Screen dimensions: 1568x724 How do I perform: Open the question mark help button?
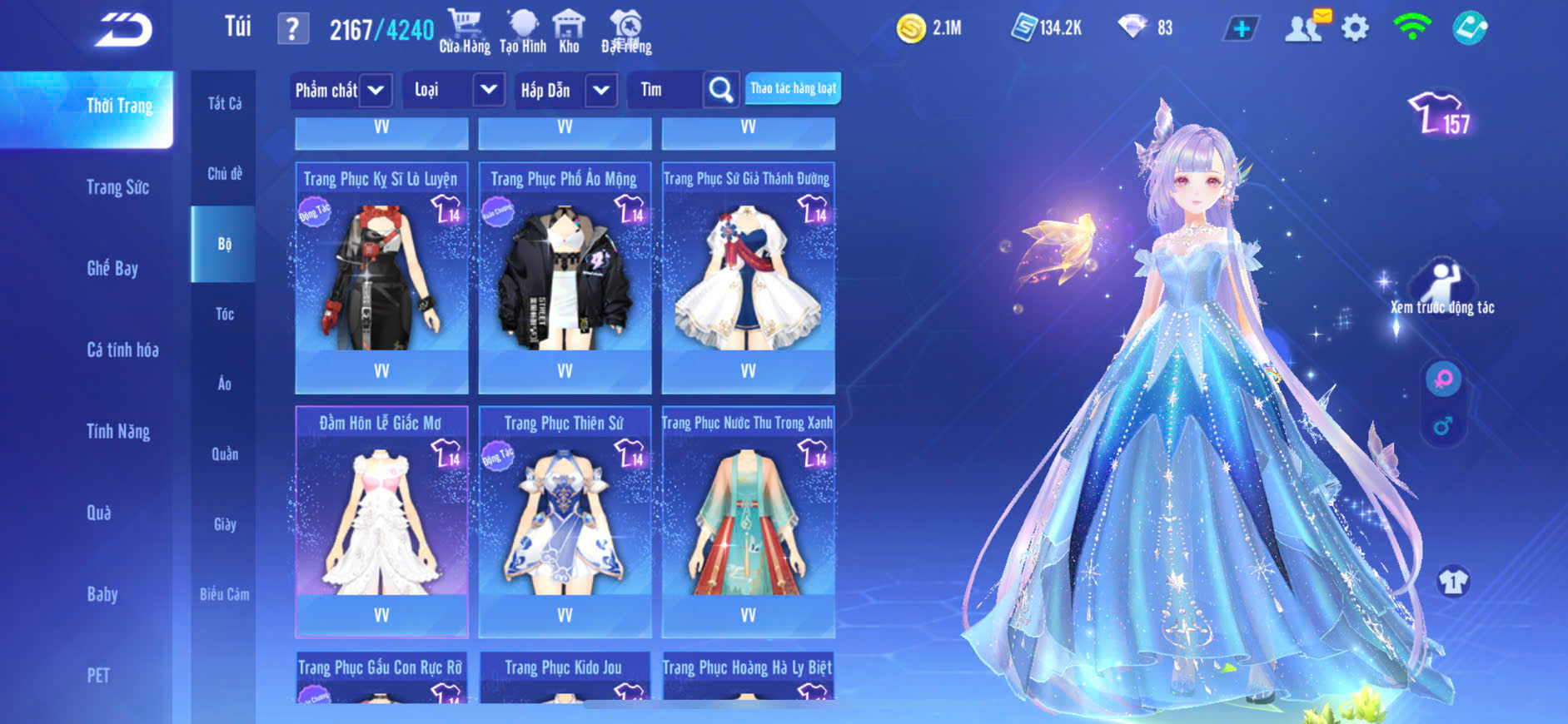[x=292, y=30]
